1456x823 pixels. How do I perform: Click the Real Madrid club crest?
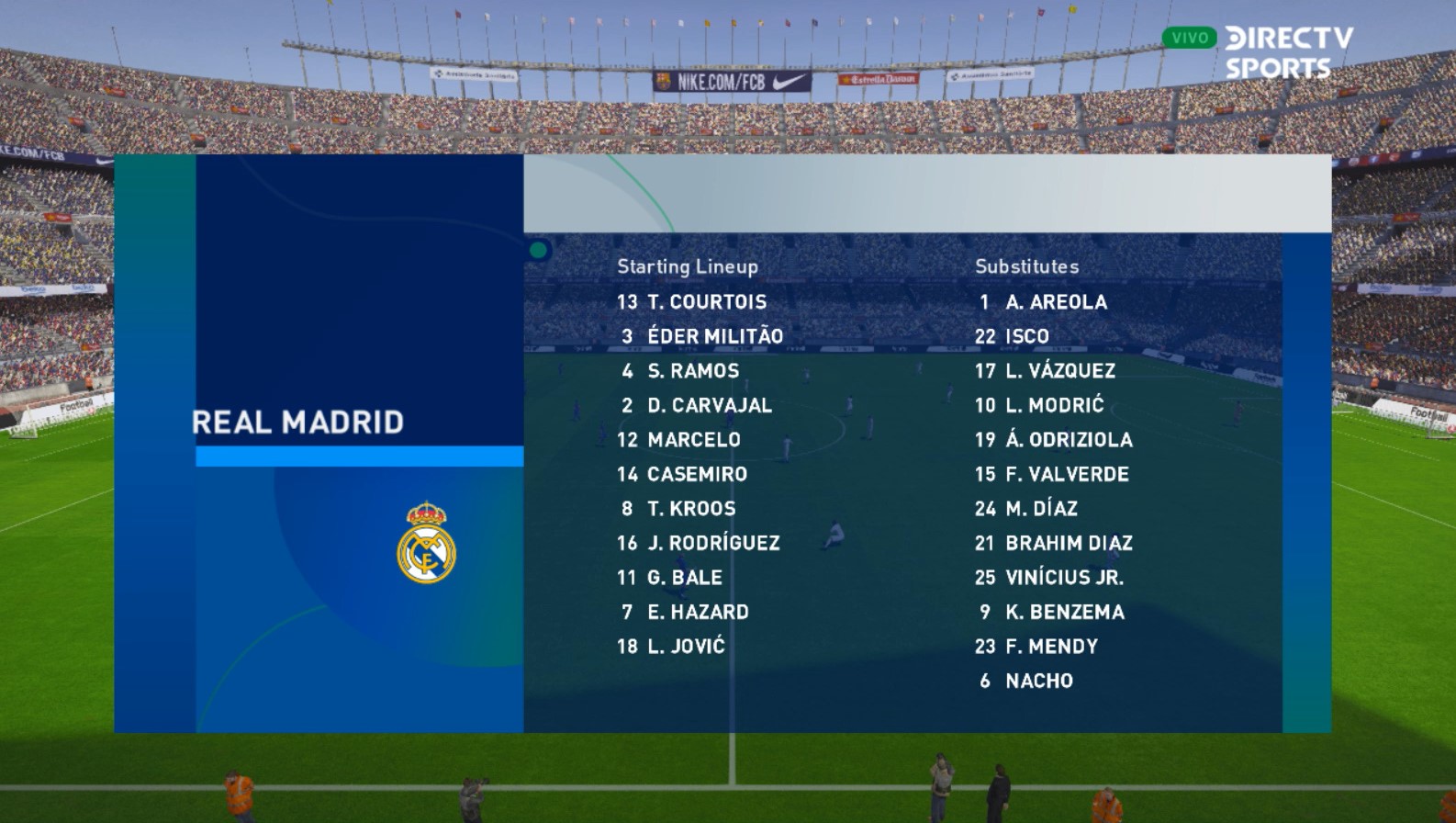coord(426,543)
